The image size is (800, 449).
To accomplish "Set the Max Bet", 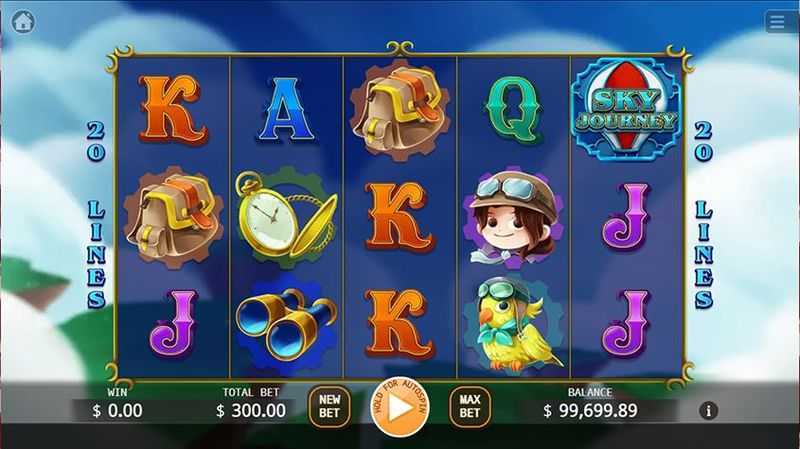I will (x=470, y=406).
